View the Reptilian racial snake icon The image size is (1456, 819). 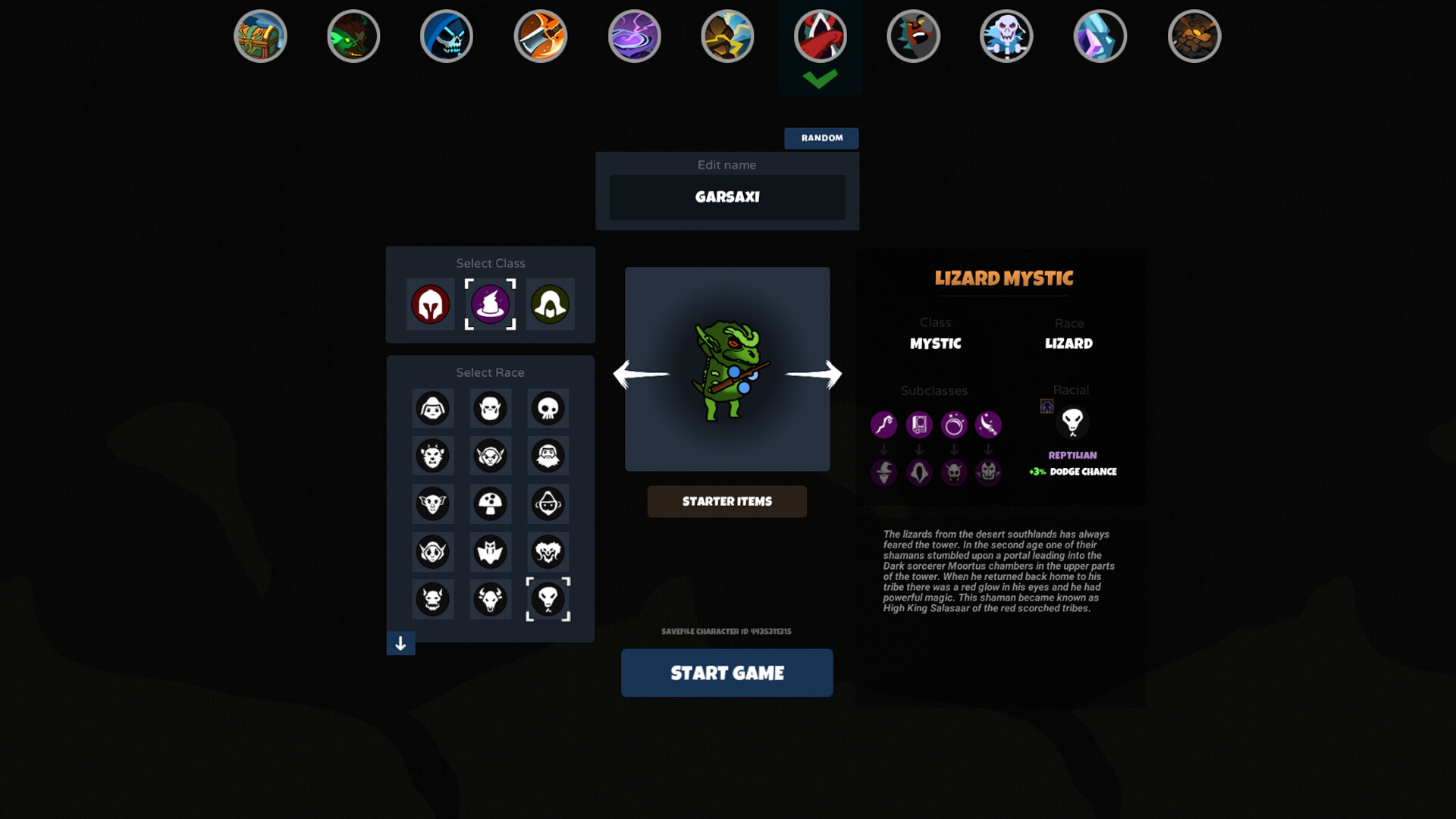[1072, 423]
